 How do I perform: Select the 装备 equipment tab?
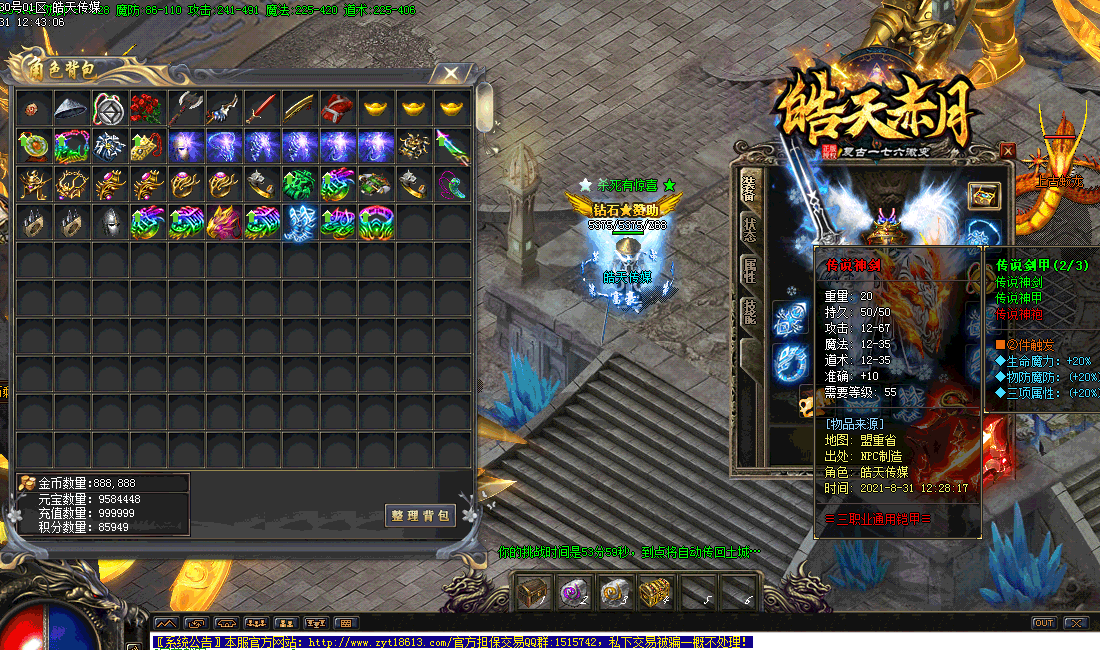pos(749,186)
